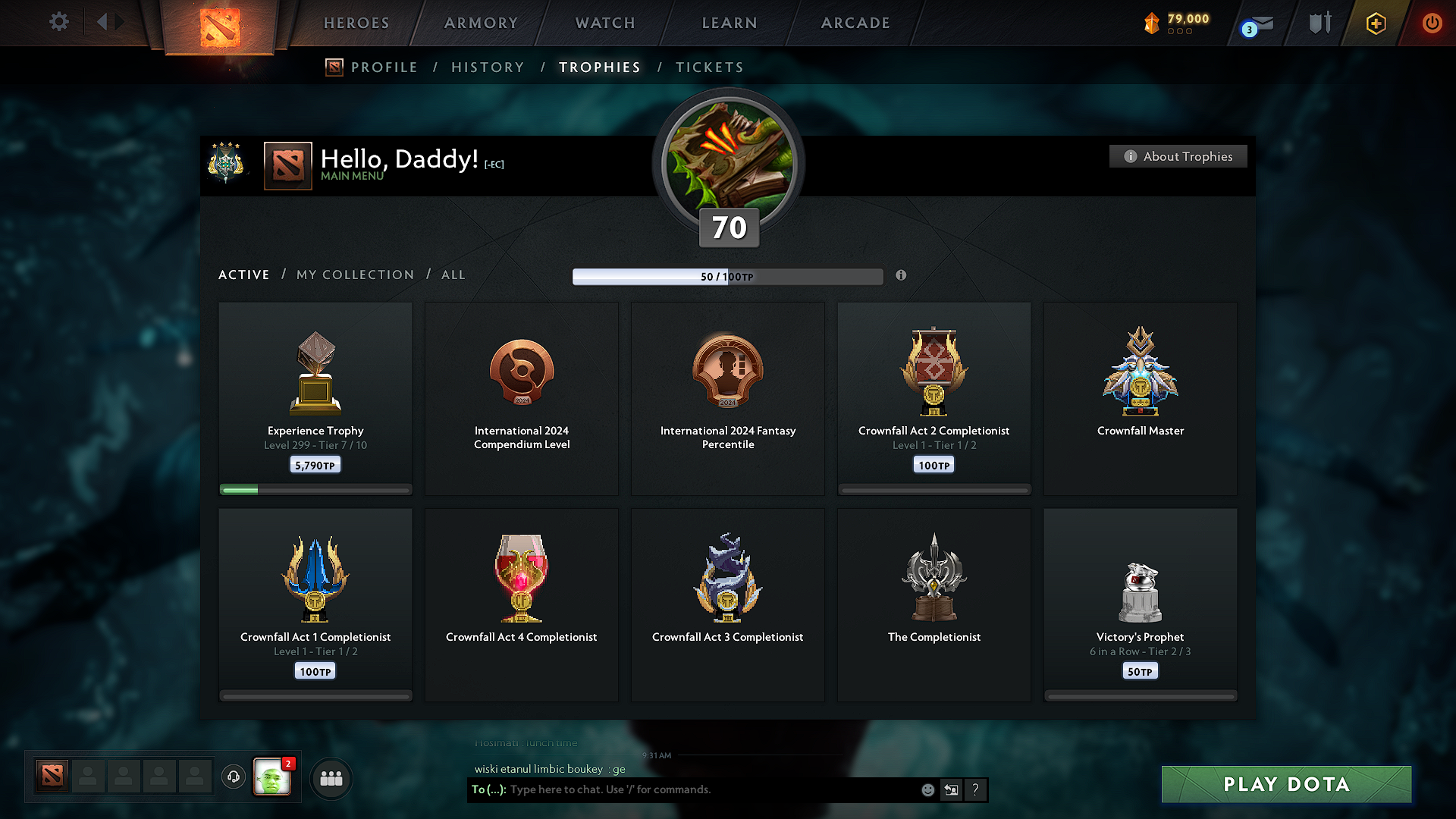Click the Shards balance icon
The width and height of the screenshot is (1456, 819).
[1153, 24]
